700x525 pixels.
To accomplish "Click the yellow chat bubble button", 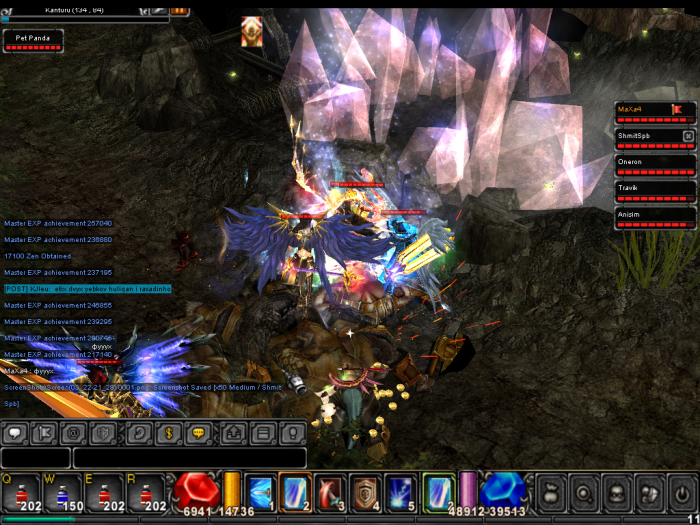I will click(198, 434).
